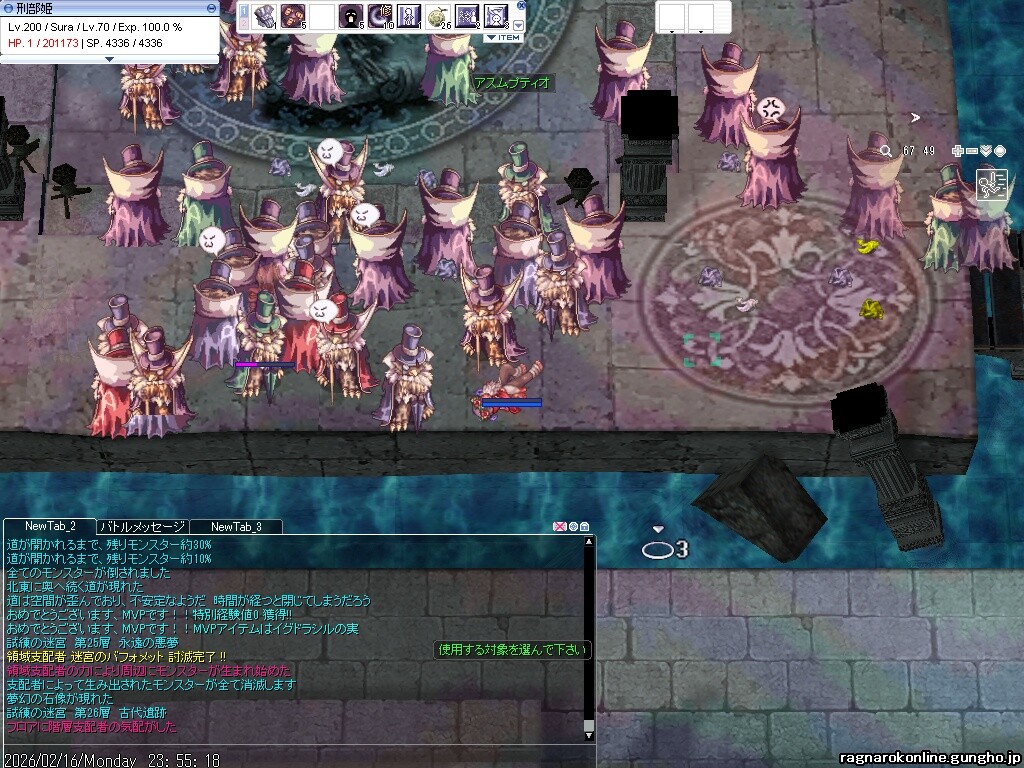Image resolution: width=1024 pixels, height=768 pixels.
Task: Click the running figure status icon
Action: click(994, 186)
